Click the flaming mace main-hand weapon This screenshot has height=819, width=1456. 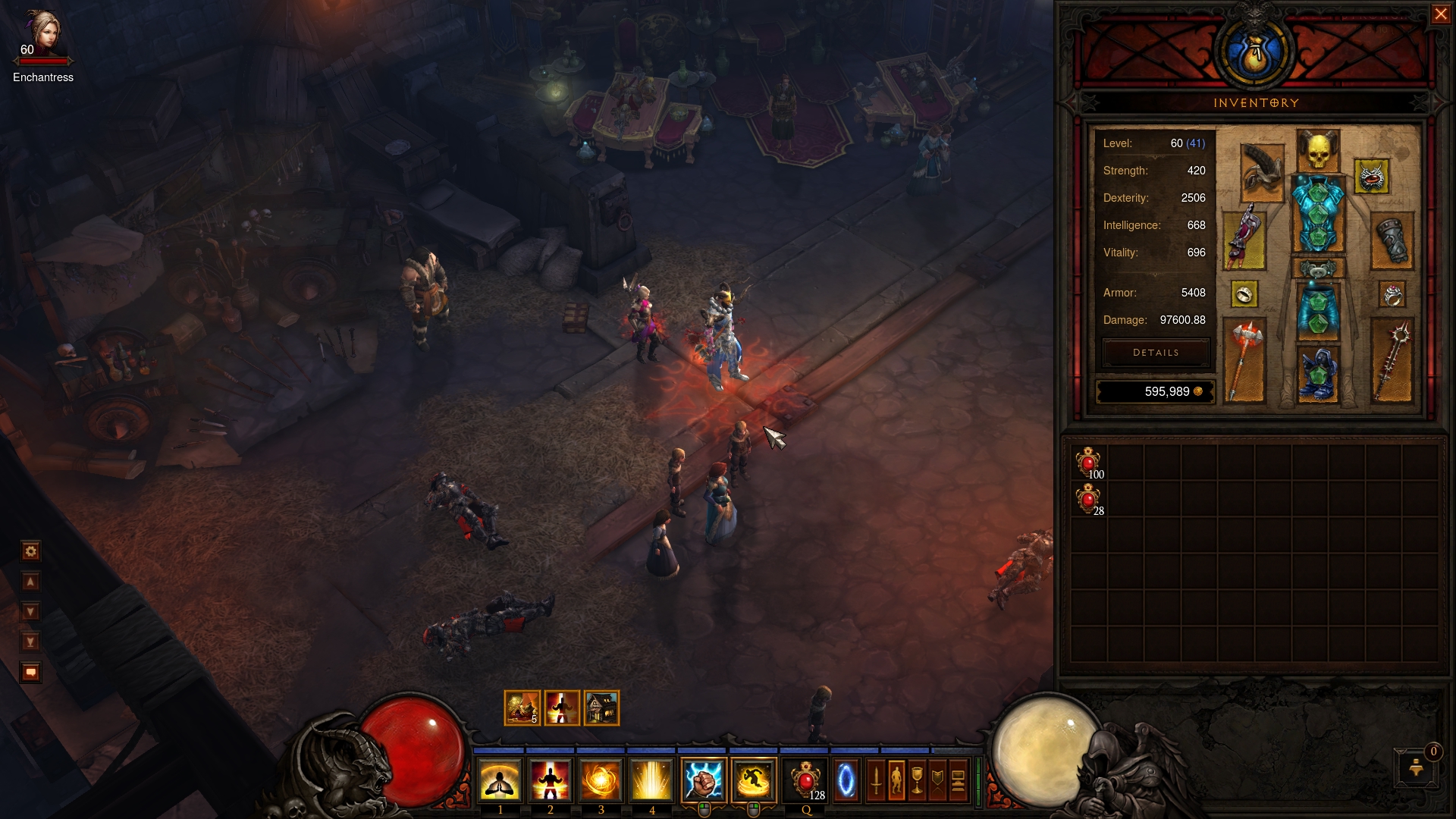[x=1244, y=359]
